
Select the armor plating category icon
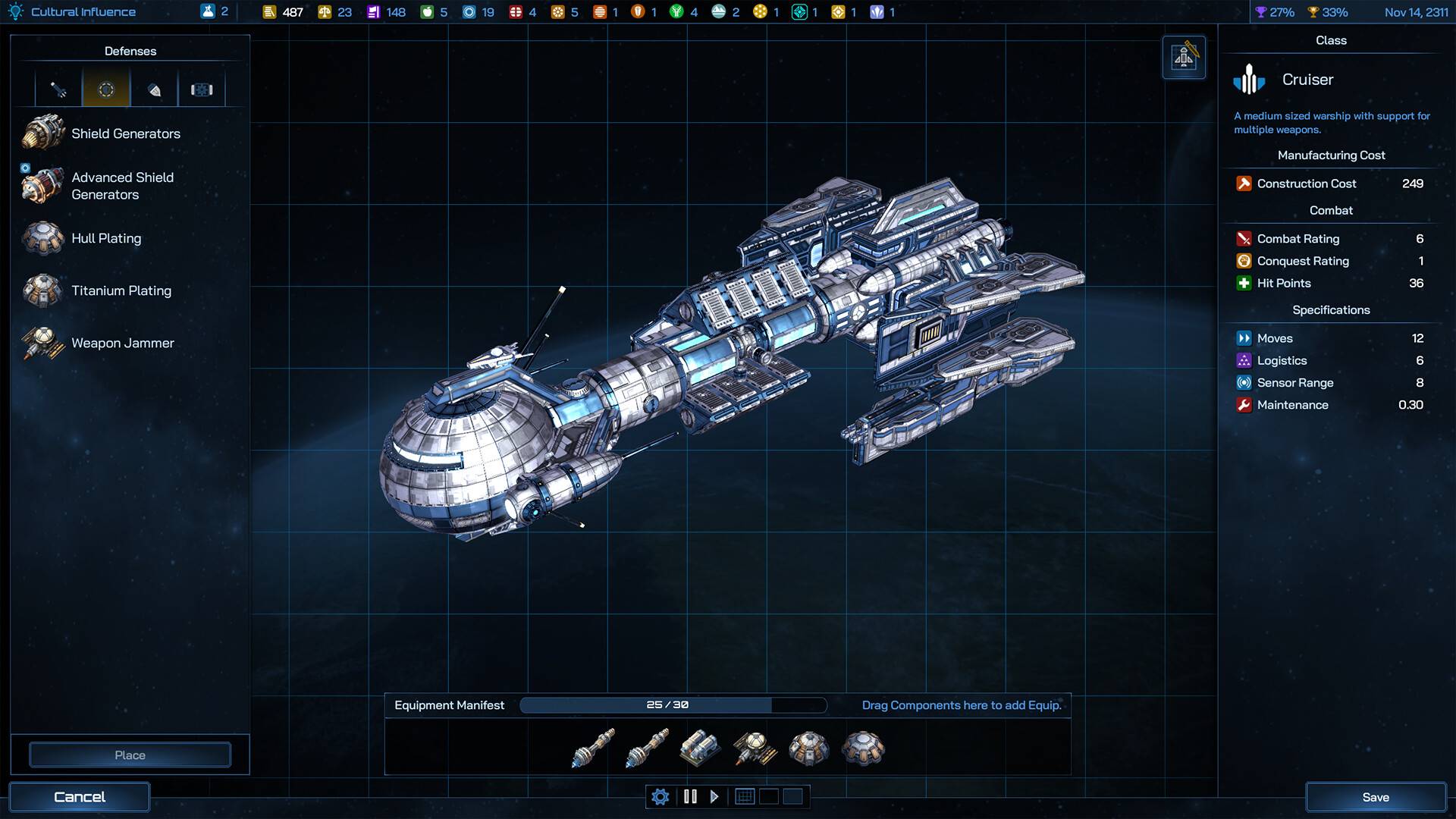[154, 89]
